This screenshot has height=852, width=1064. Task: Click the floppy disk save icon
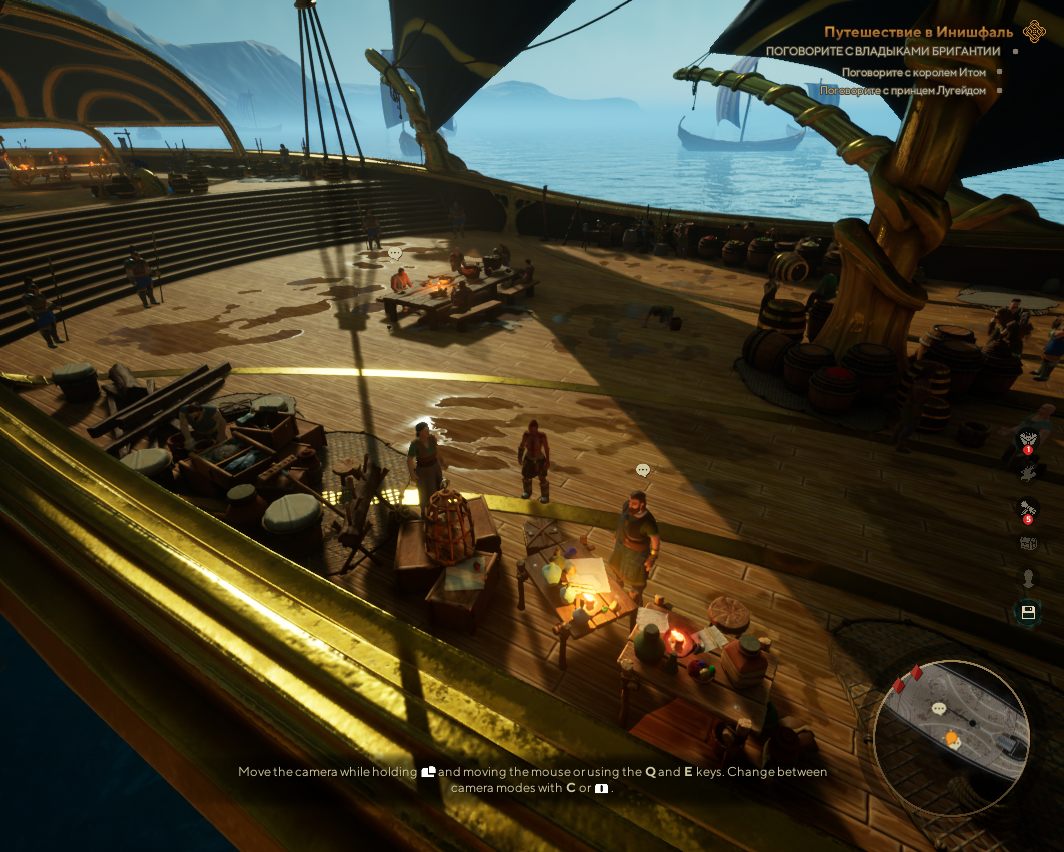point(1027,612)
